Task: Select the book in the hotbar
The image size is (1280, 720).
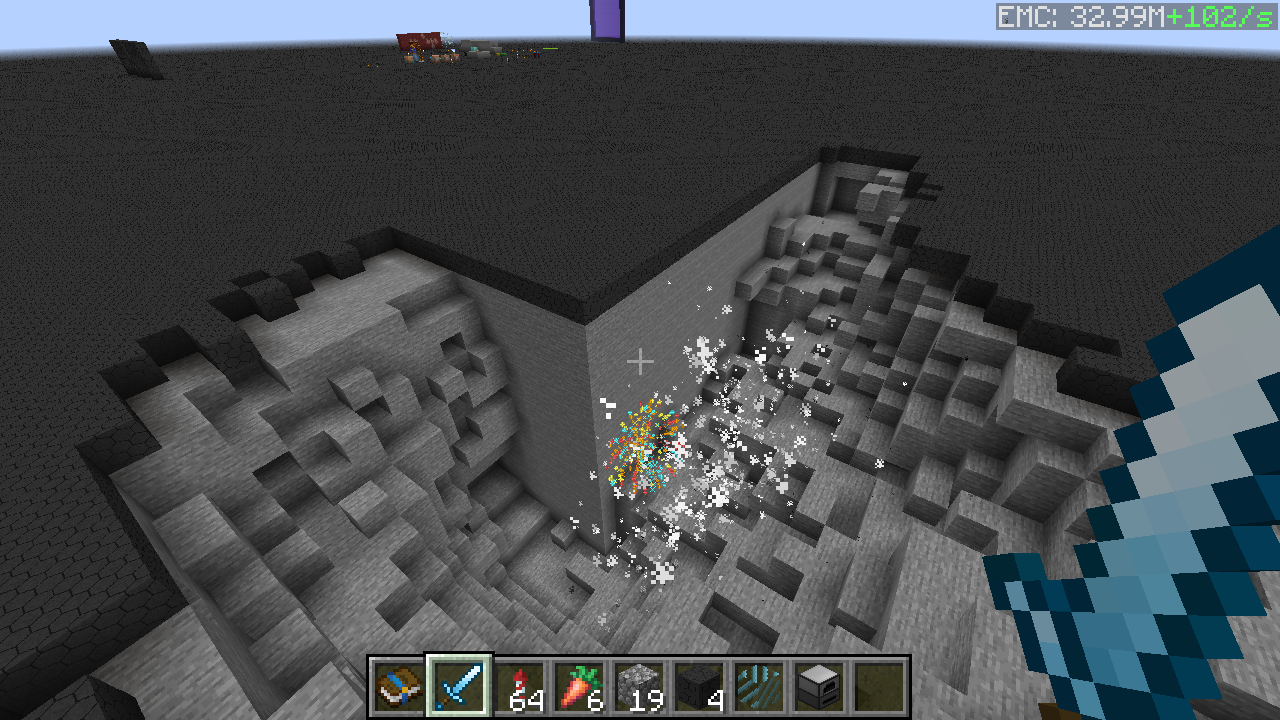Action: 399,686
